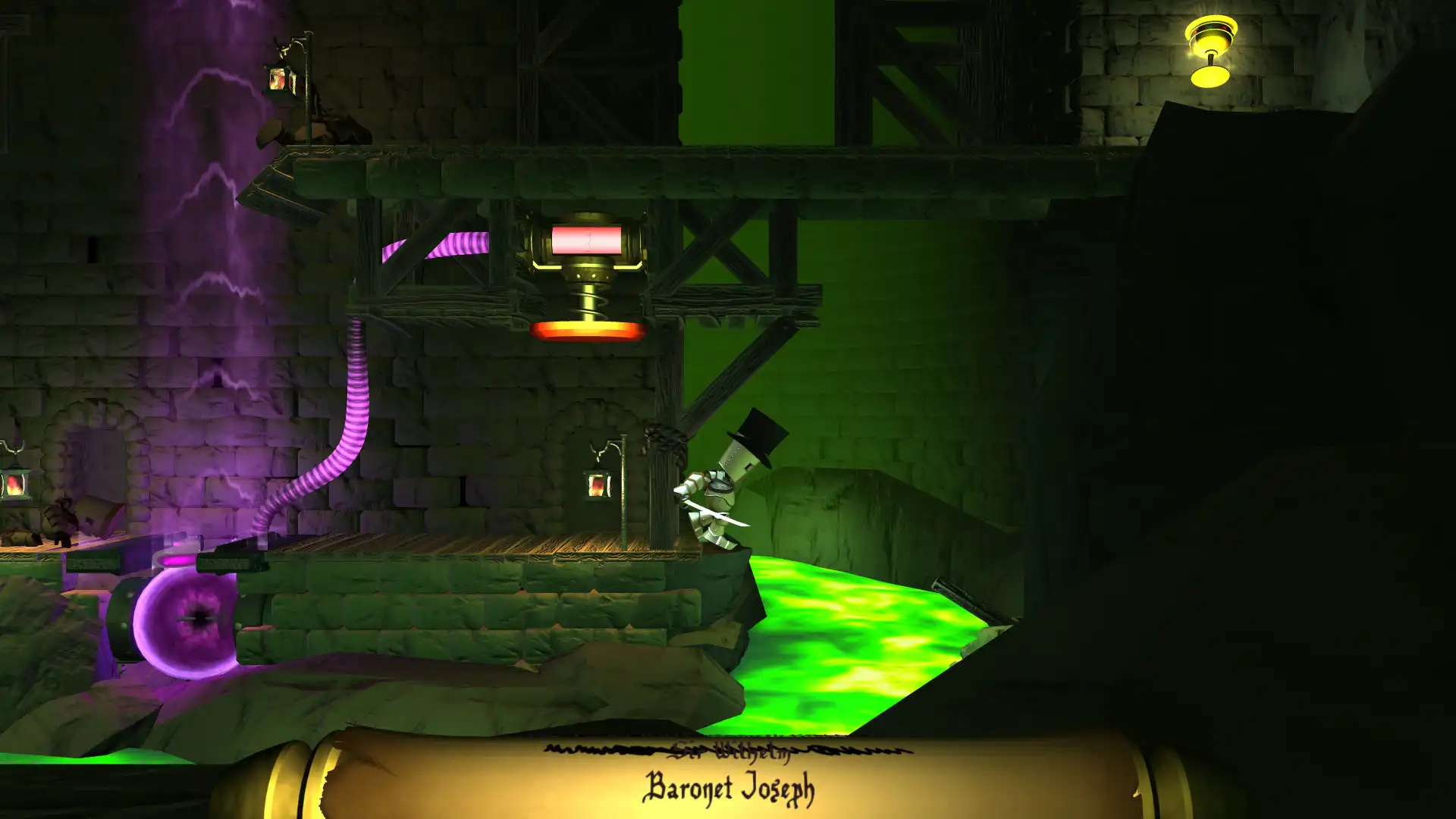Select the crossed-out Sir Wilhelm name
Screen dimensions: 1456x819
pos(728,753)
